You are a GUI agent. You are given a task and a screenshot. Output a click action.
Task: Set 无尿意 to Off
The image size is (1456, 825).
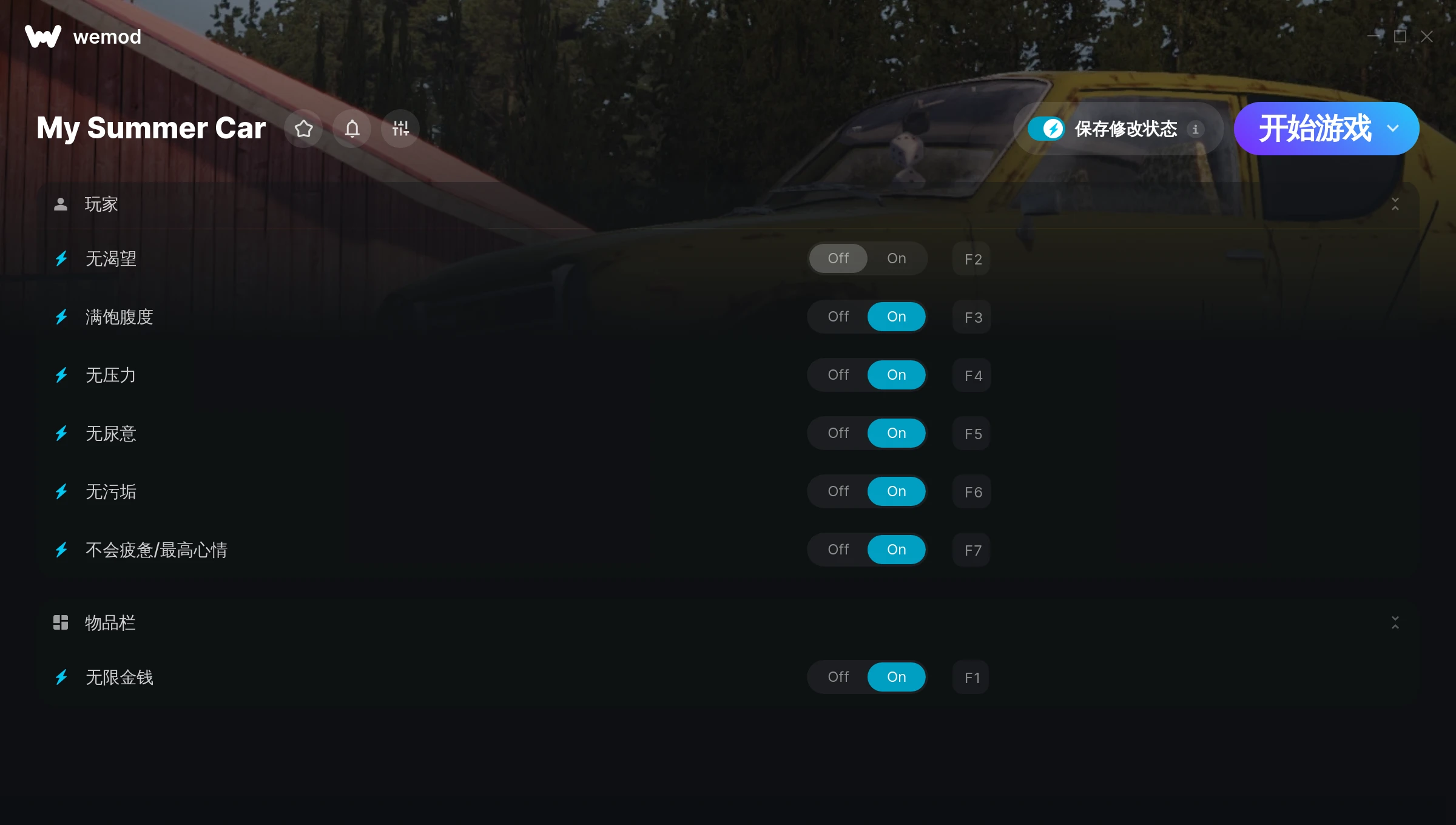pyautogui.click(x=838, y=433)
